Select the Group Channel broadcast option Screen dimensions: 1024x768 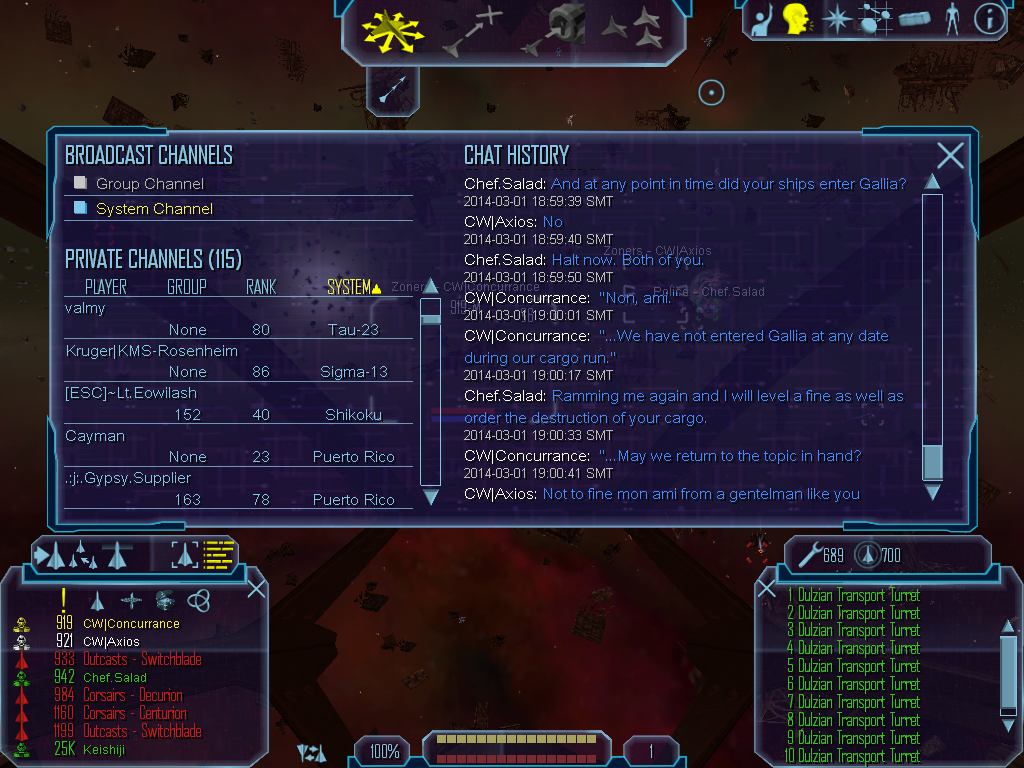coord(149,184)
